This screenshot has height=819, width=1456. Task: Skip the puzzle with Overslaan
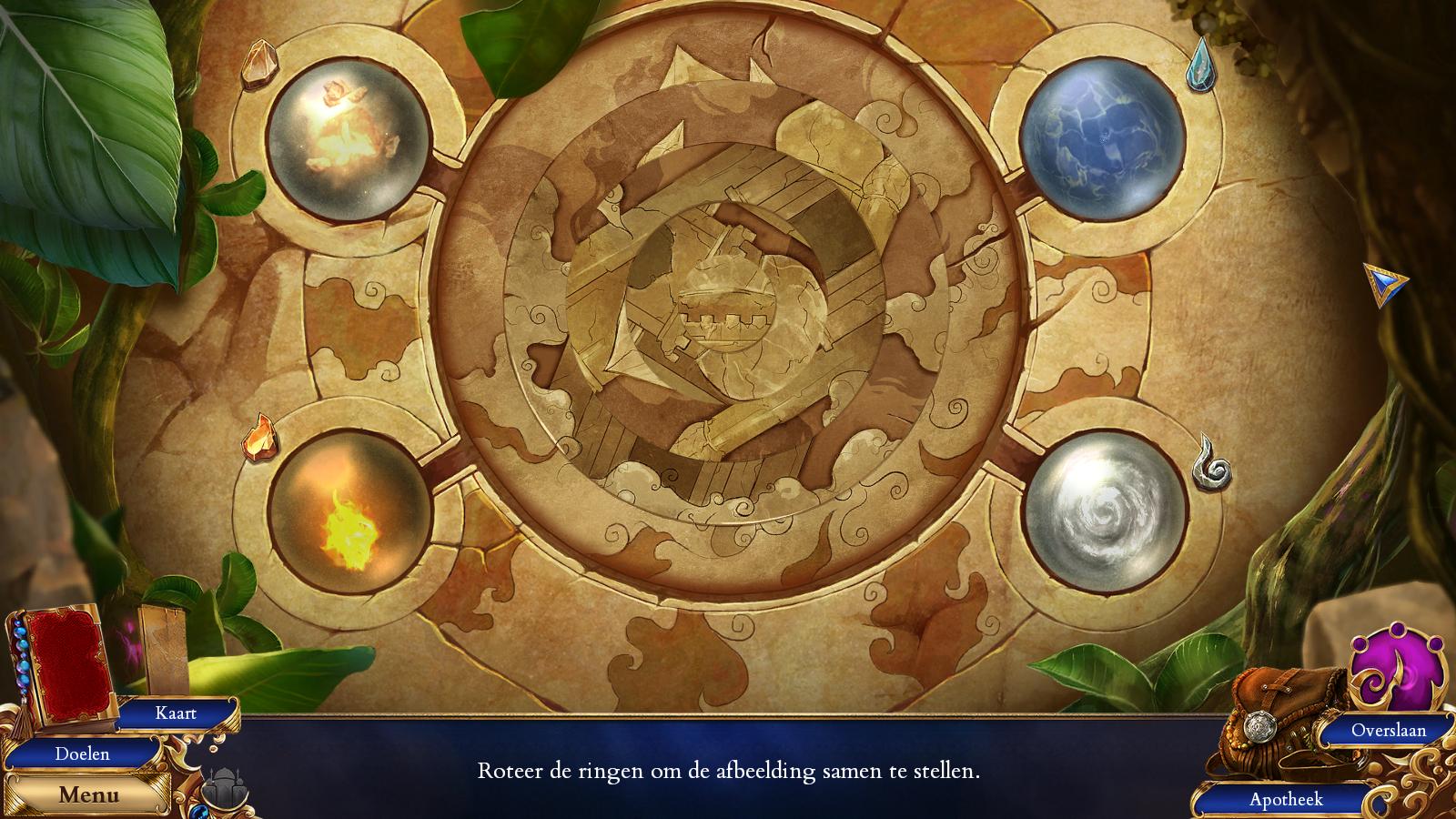[x=1388, y=730]
